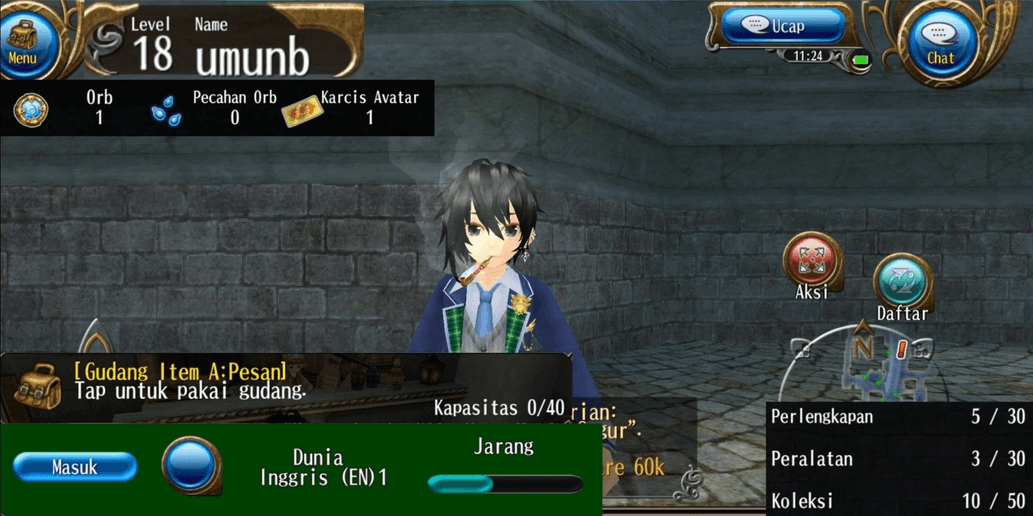Activate the Aksi action button

[x=811, y=260]
